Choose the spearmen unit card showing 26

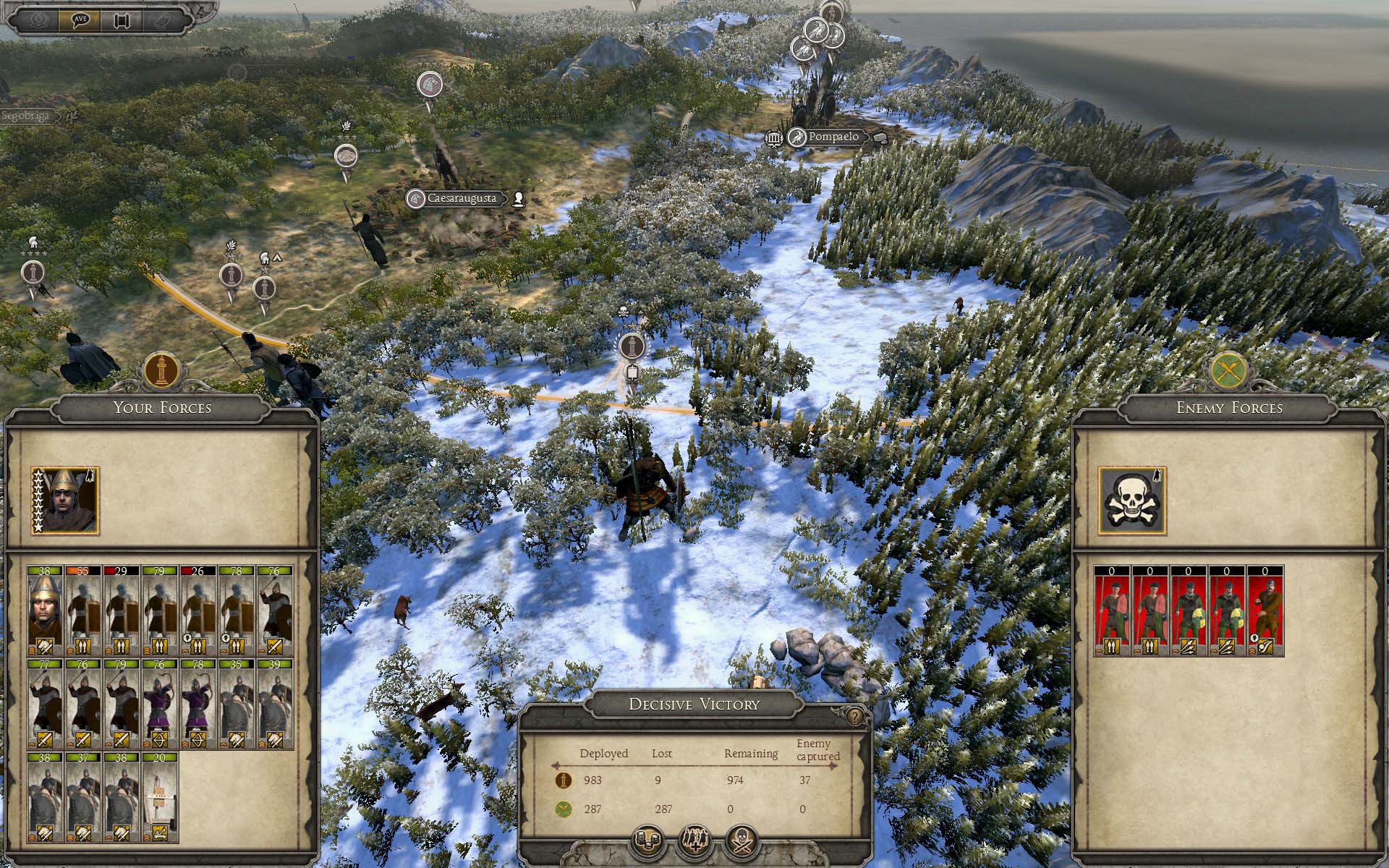click(197, 610)
